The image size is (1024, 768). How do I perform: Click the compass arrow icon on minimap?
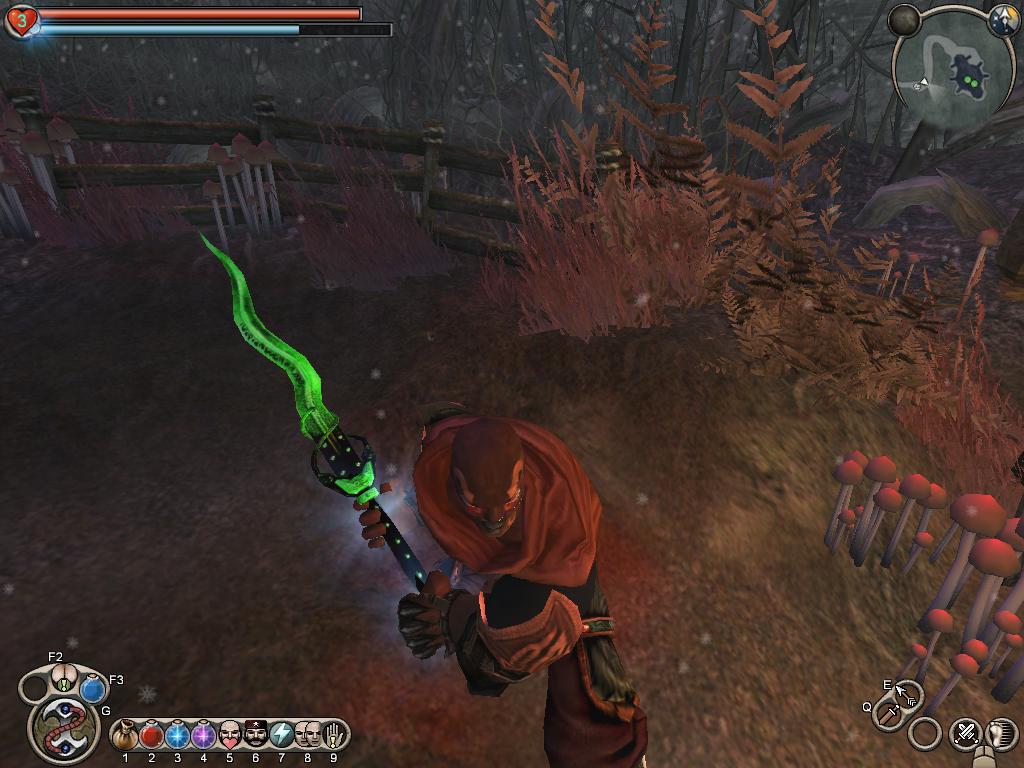pos(1003,22)
